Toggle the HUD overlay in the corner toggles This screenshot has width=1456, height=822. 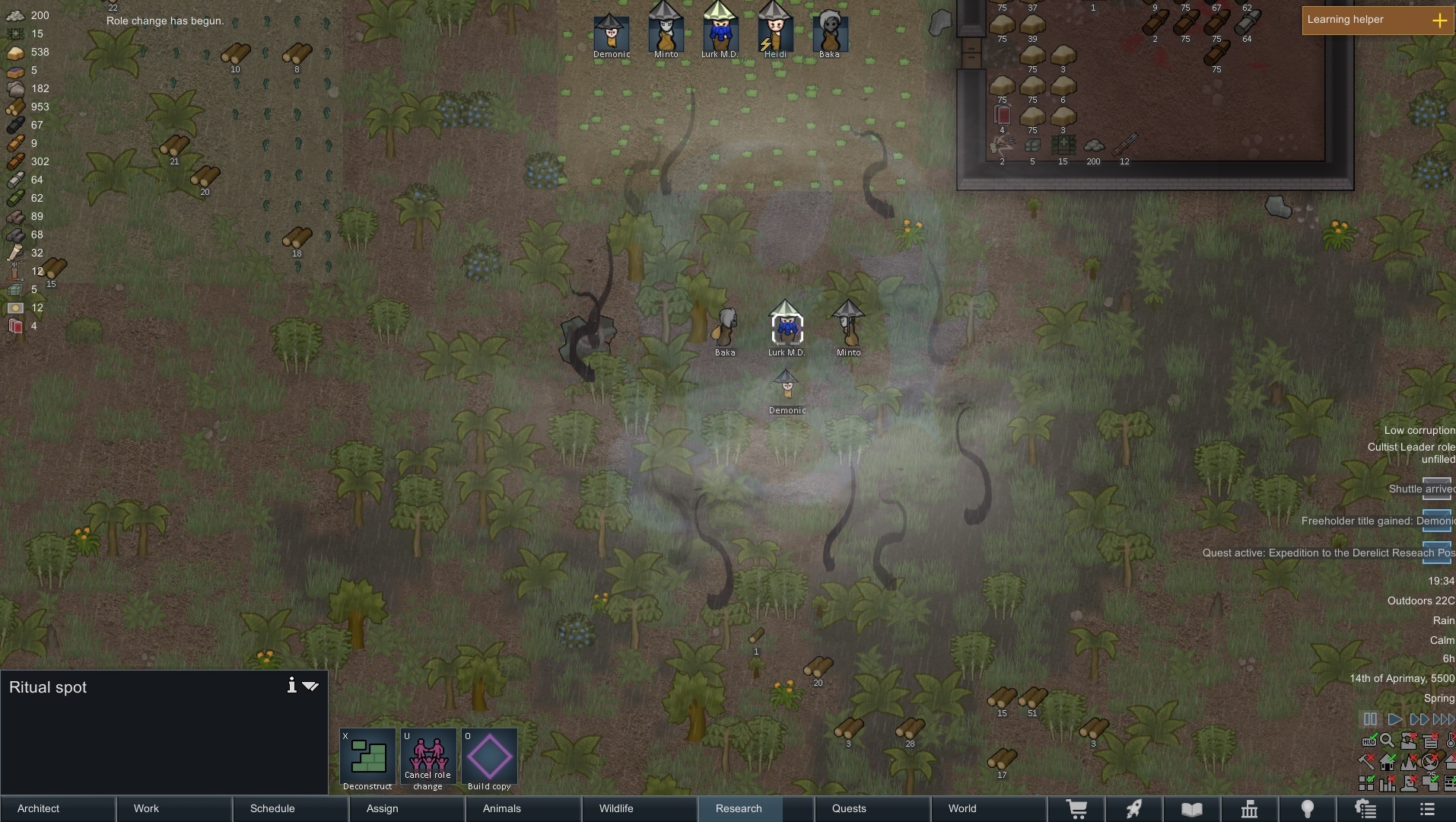click(x=1369, y=740)
